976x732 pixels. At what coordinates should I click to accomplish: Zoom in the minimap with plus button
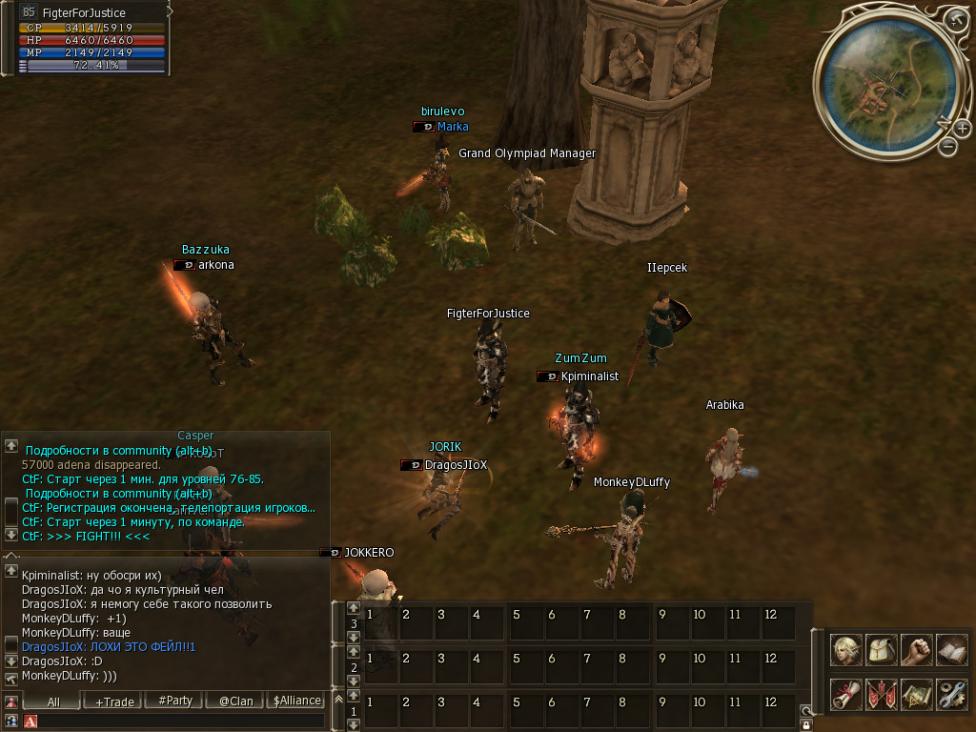point(962,128)
